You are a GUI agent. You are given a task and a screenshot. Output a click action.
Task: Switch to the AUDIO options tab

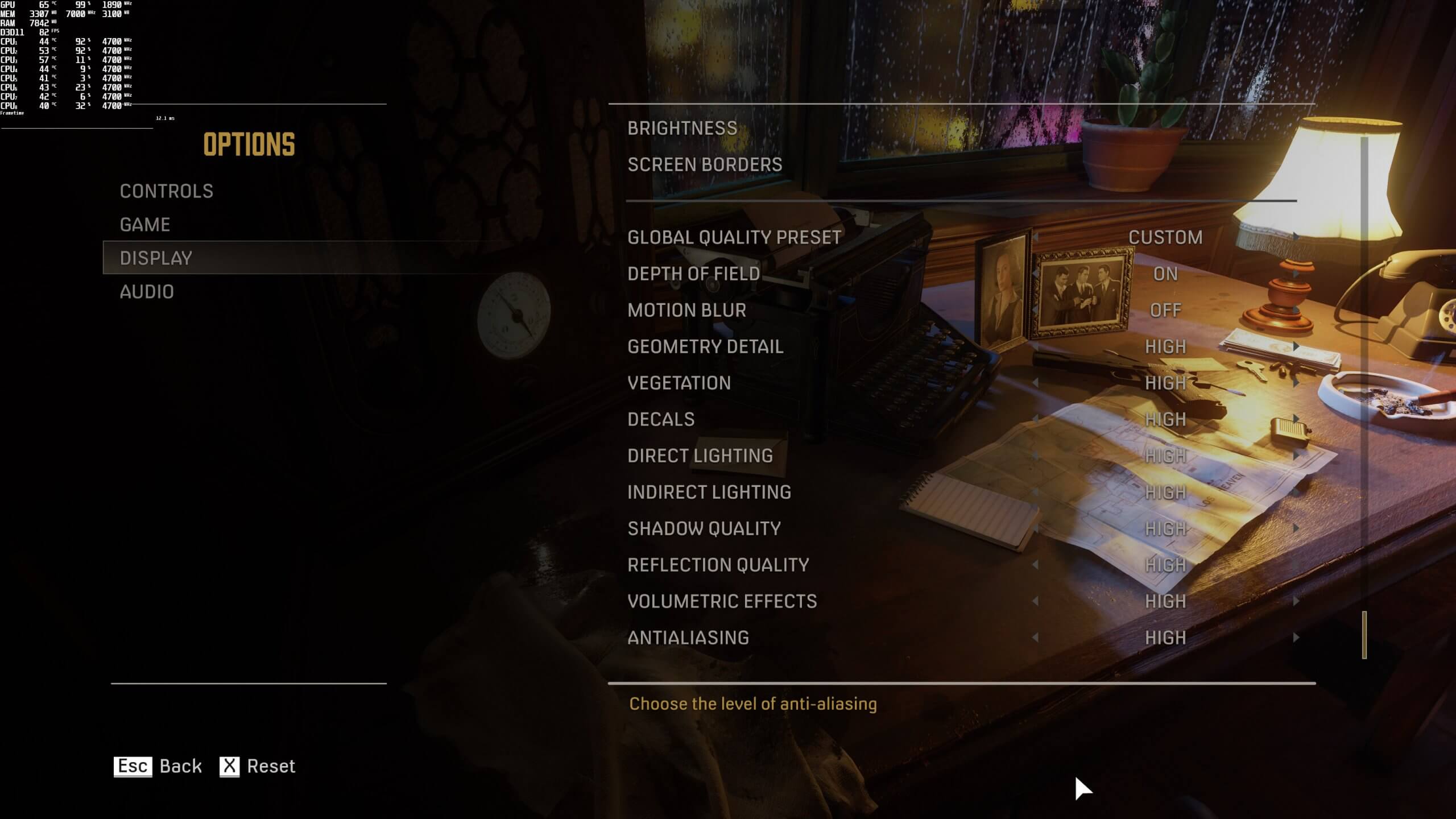[147, 291]
